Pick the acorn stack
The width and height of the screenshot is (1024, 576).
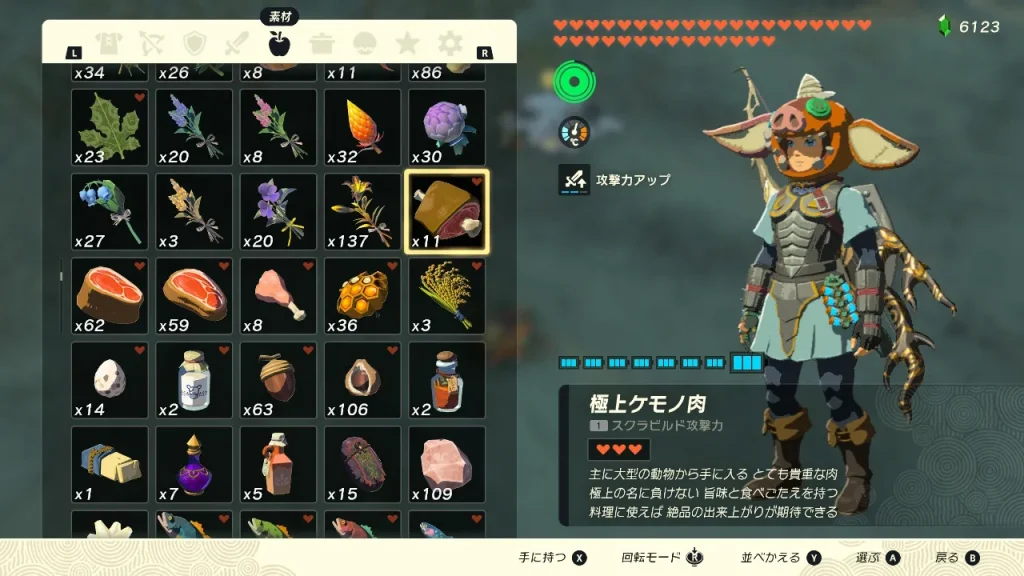(x=278, y=380)
